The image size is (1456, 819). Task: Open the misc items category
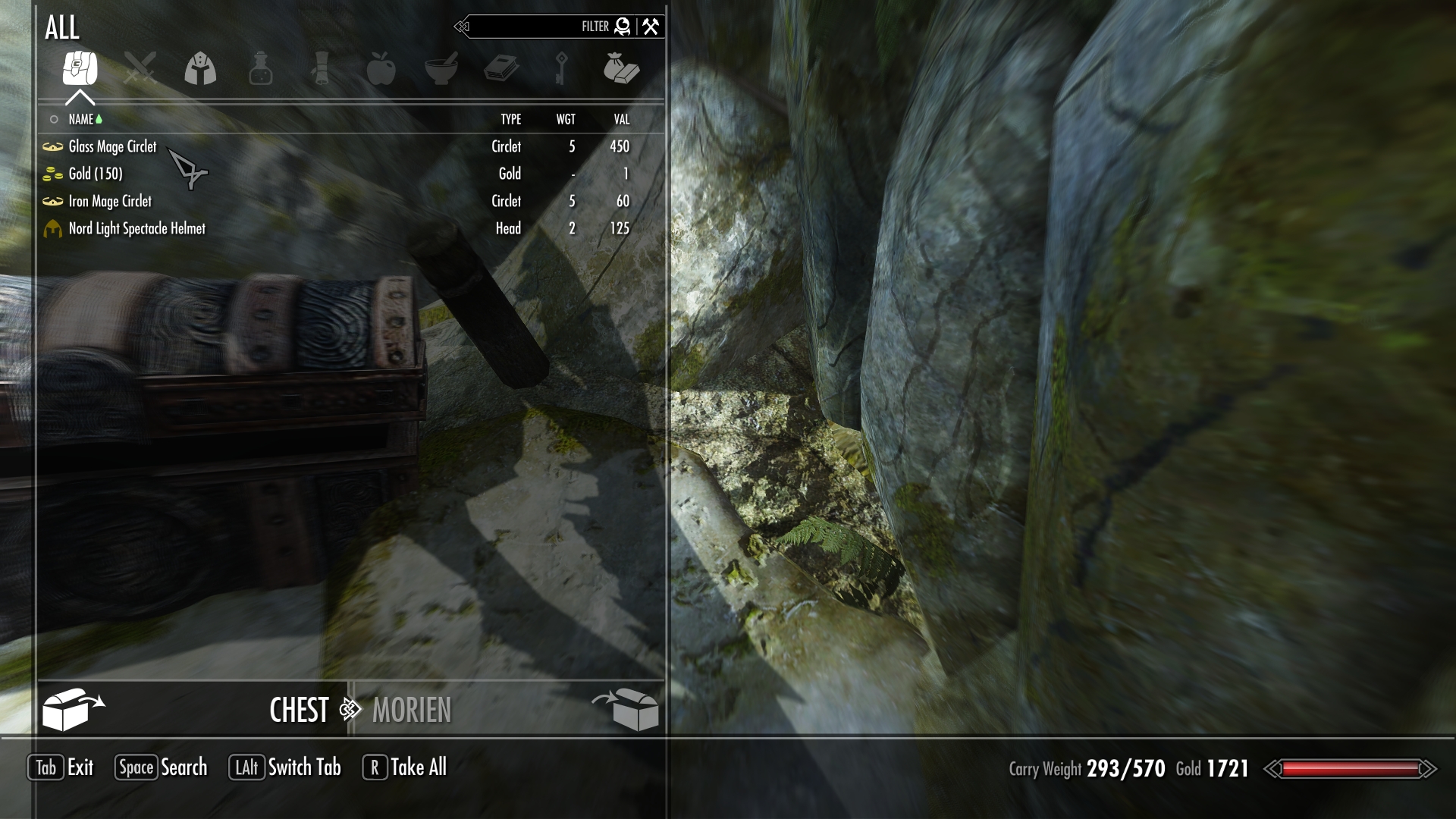(x=621, y=69)
